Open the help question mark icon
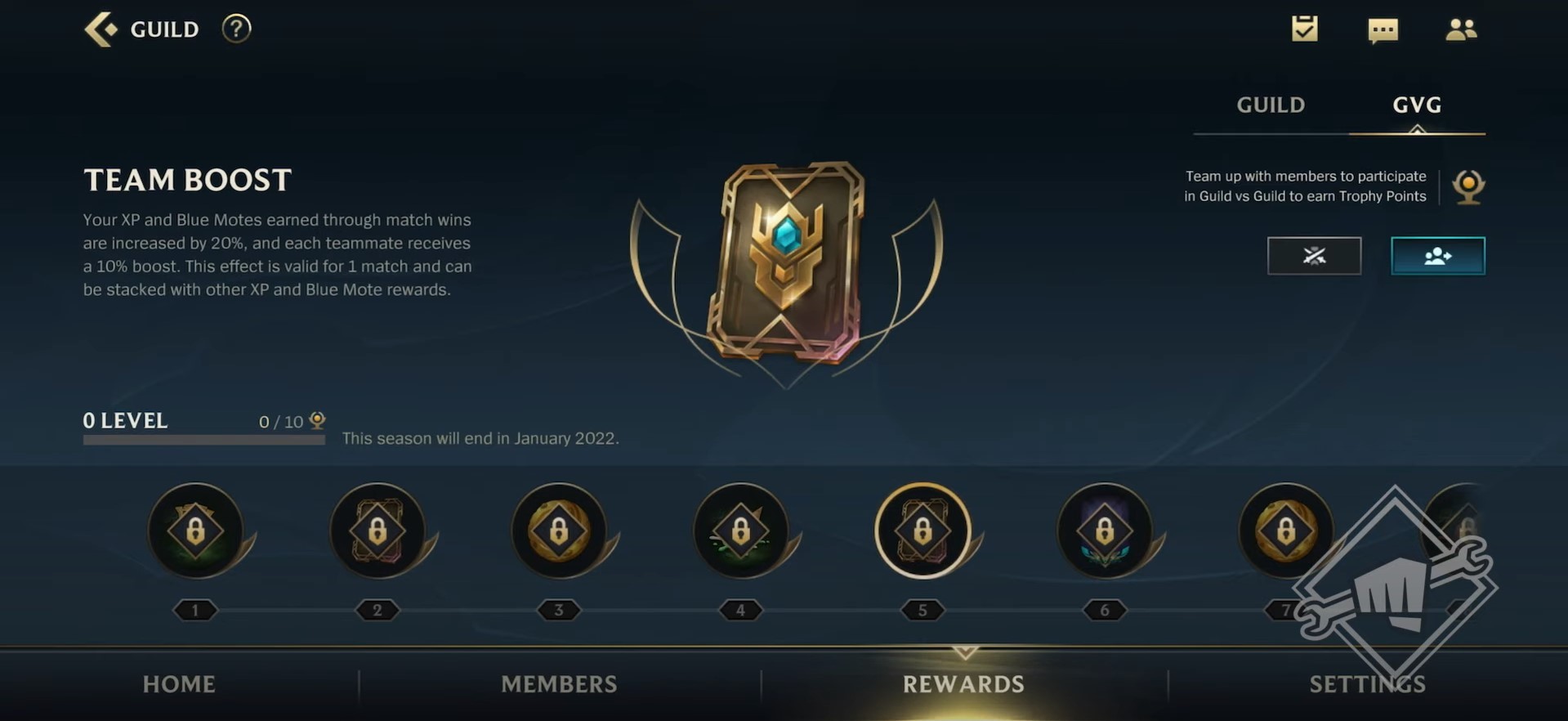 coord(235,29)
